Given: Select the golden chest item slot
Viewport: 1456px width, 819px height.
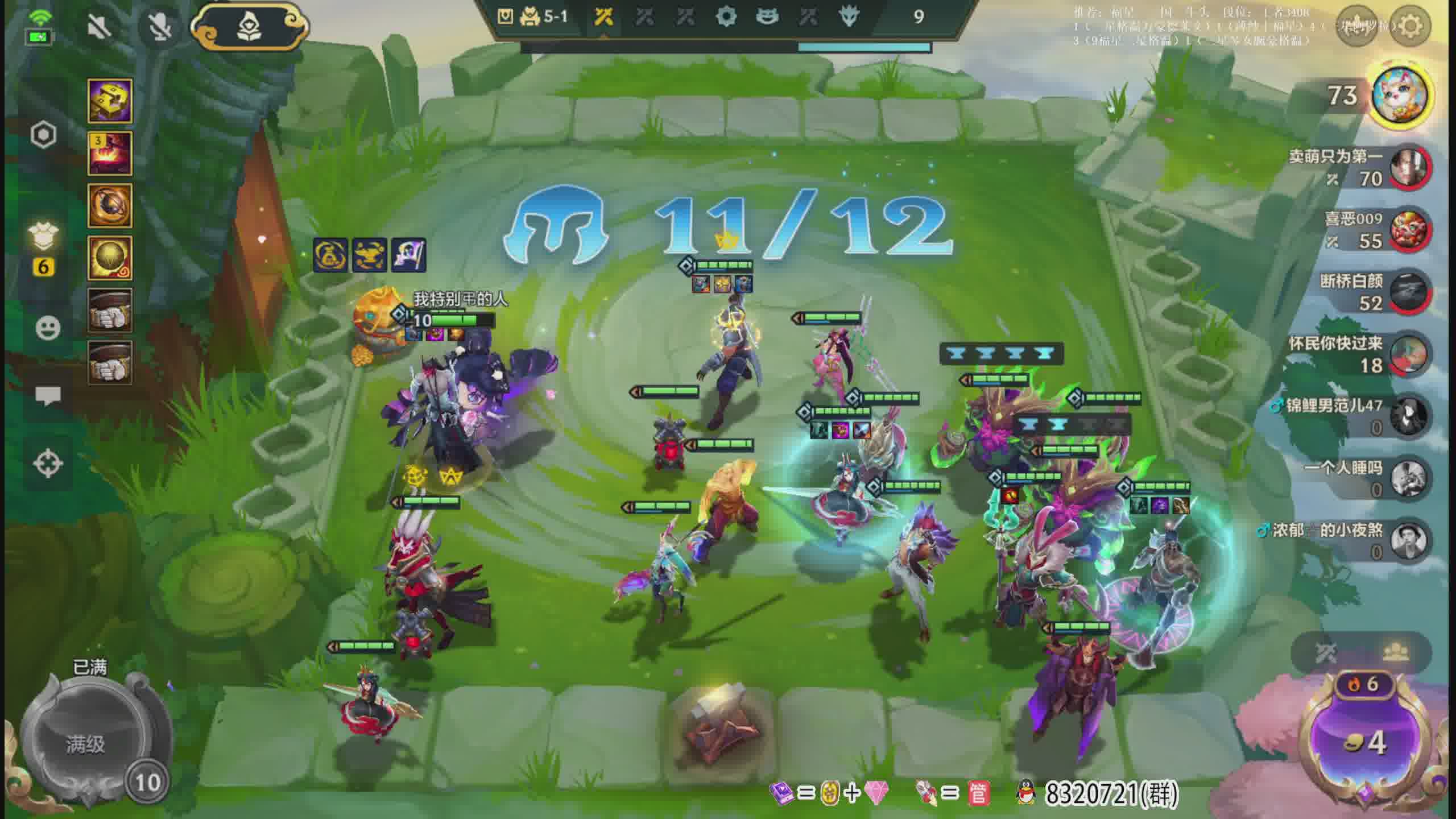Looking at the screenshot, I should pos(110,101).
